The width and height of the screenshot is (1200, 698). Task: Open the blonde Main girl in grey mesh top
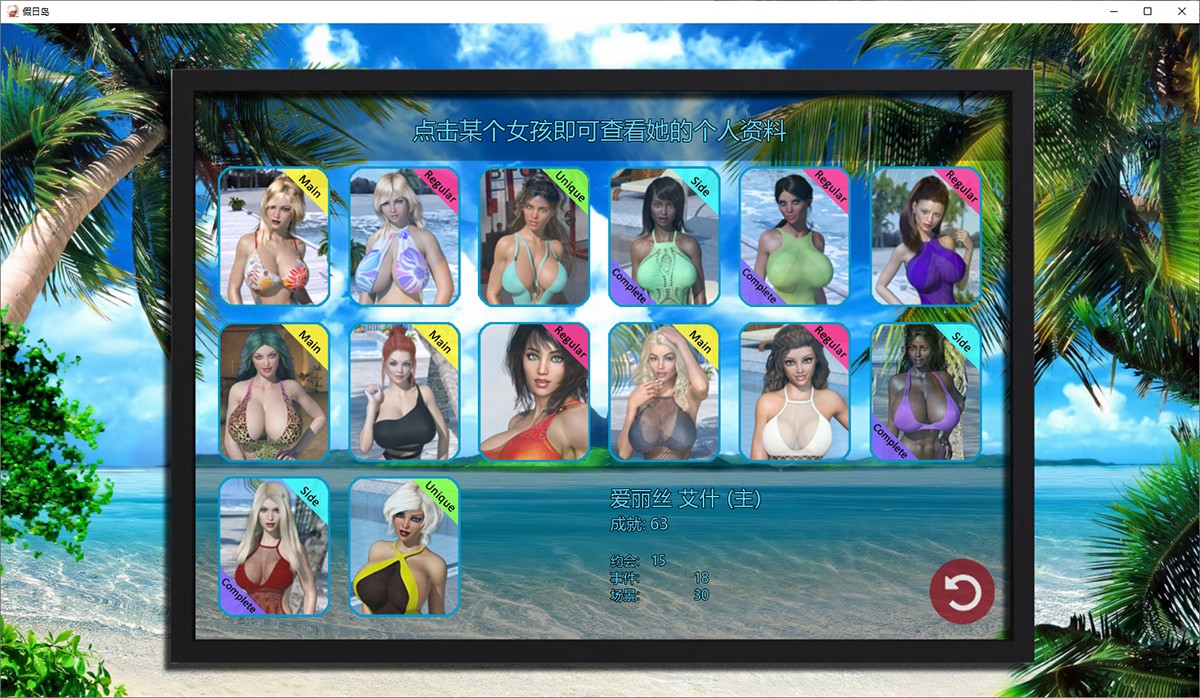(664, 392)
